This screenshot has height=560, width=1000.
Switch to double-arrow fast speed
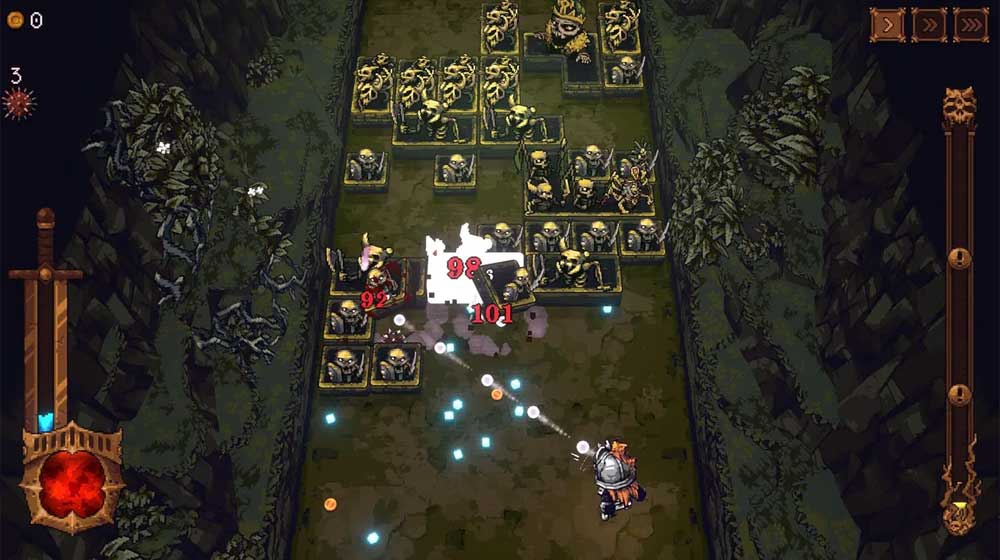pos(928,25)
